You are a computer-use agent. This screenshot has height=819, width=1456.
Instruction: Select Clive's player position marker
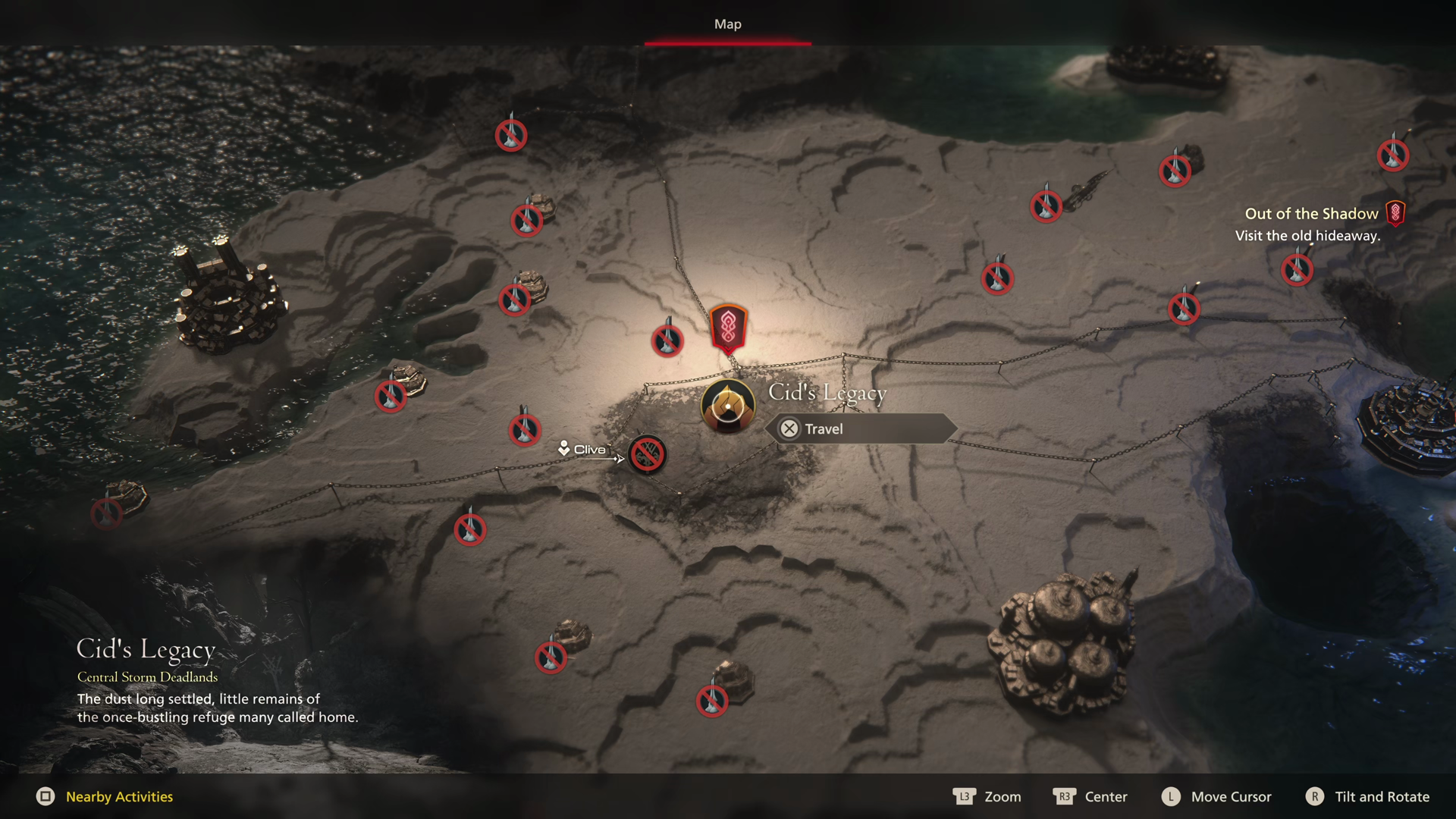coord(564,449)
